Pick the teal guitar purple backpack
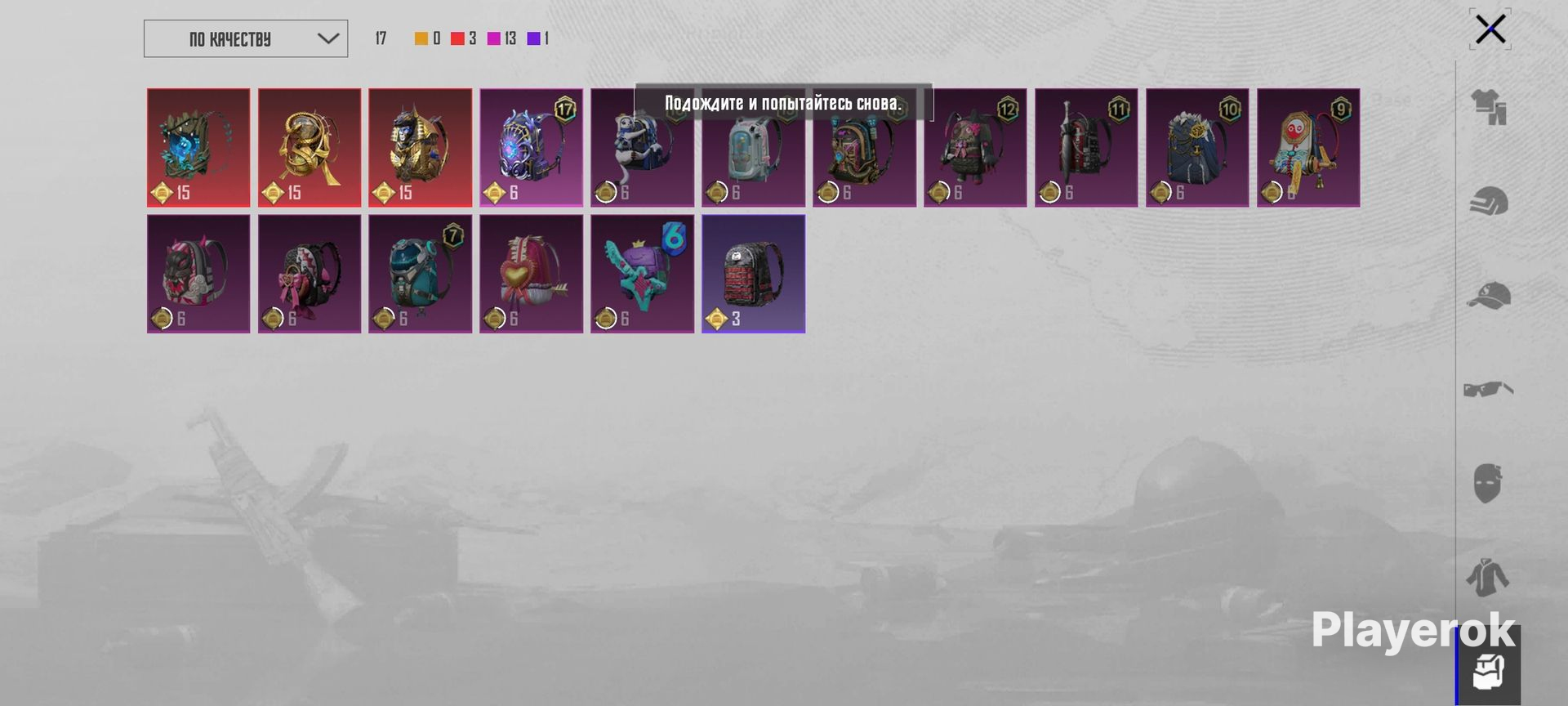 tap(643, 273)
